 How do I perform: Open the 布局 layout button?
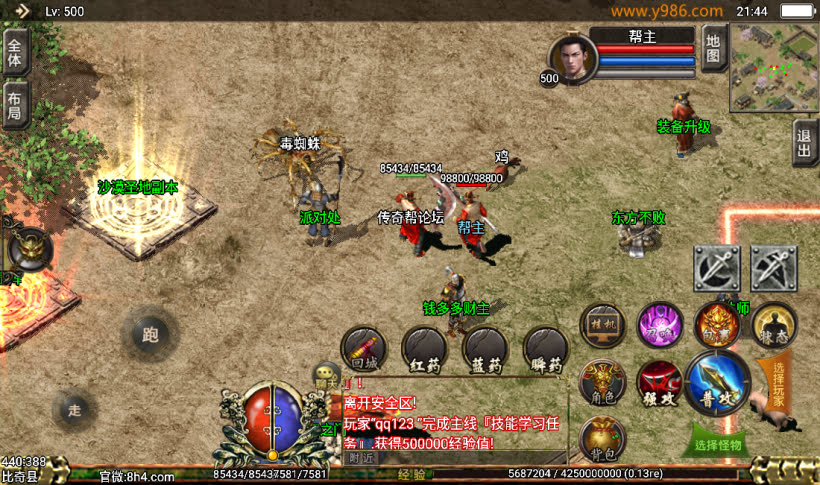click(15, 106)
